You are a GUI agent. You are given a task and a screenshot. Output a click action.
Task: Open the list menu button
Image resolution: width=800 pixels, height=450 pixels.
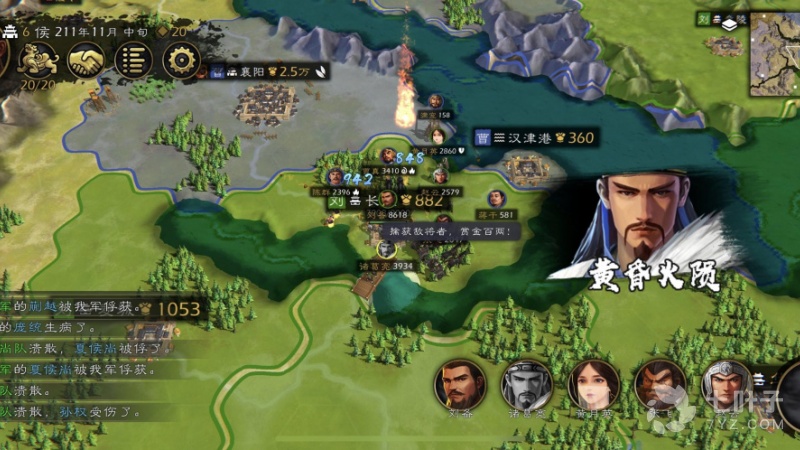point(132,61)
